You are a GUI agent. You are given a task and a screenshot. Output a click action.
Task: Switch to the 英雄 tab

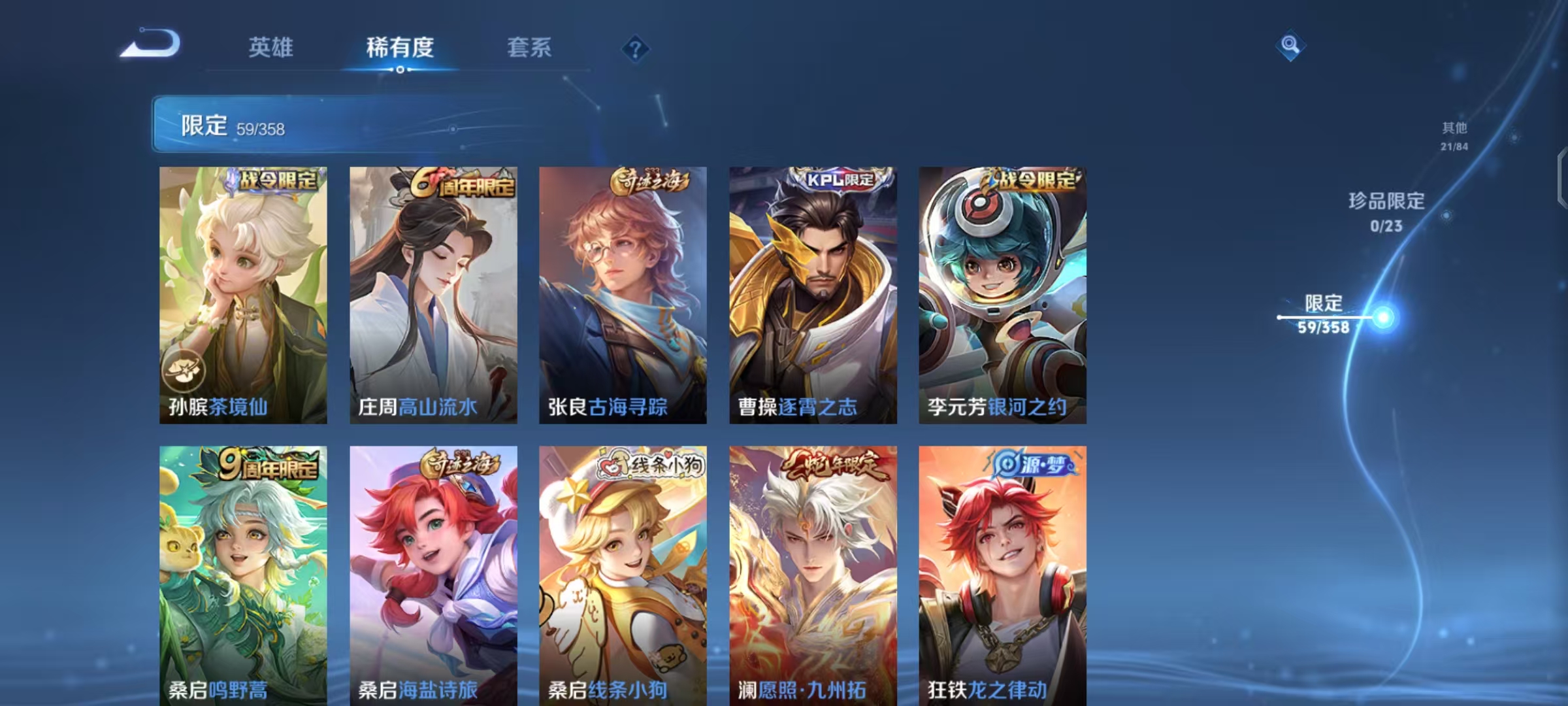(x=271, y=47)
